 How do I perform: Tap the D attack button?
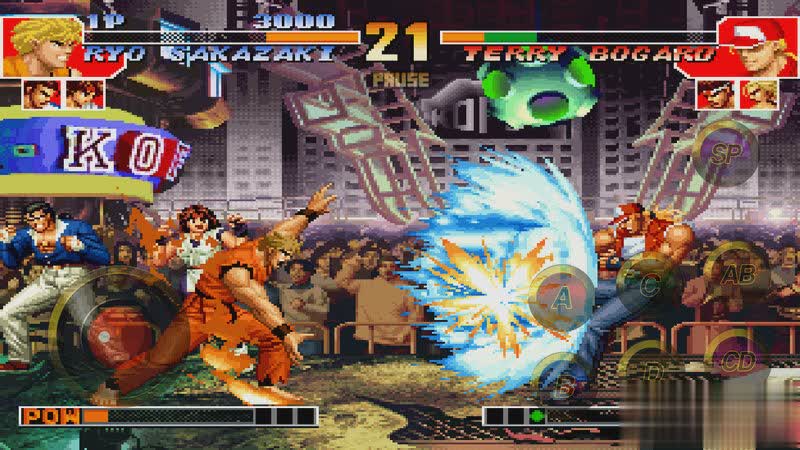point(652,370)
